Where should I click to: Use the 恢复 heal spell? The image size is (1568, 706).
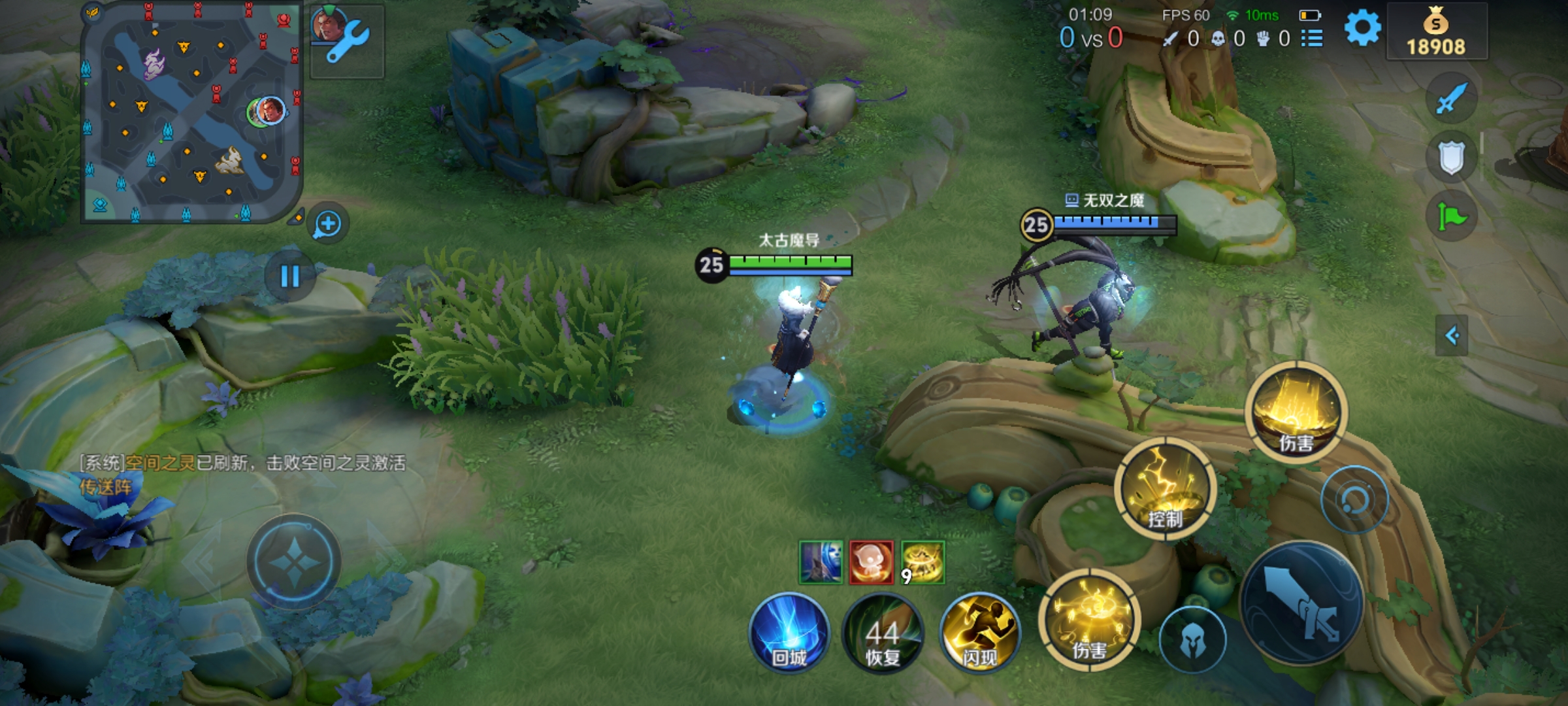[883, 633]
